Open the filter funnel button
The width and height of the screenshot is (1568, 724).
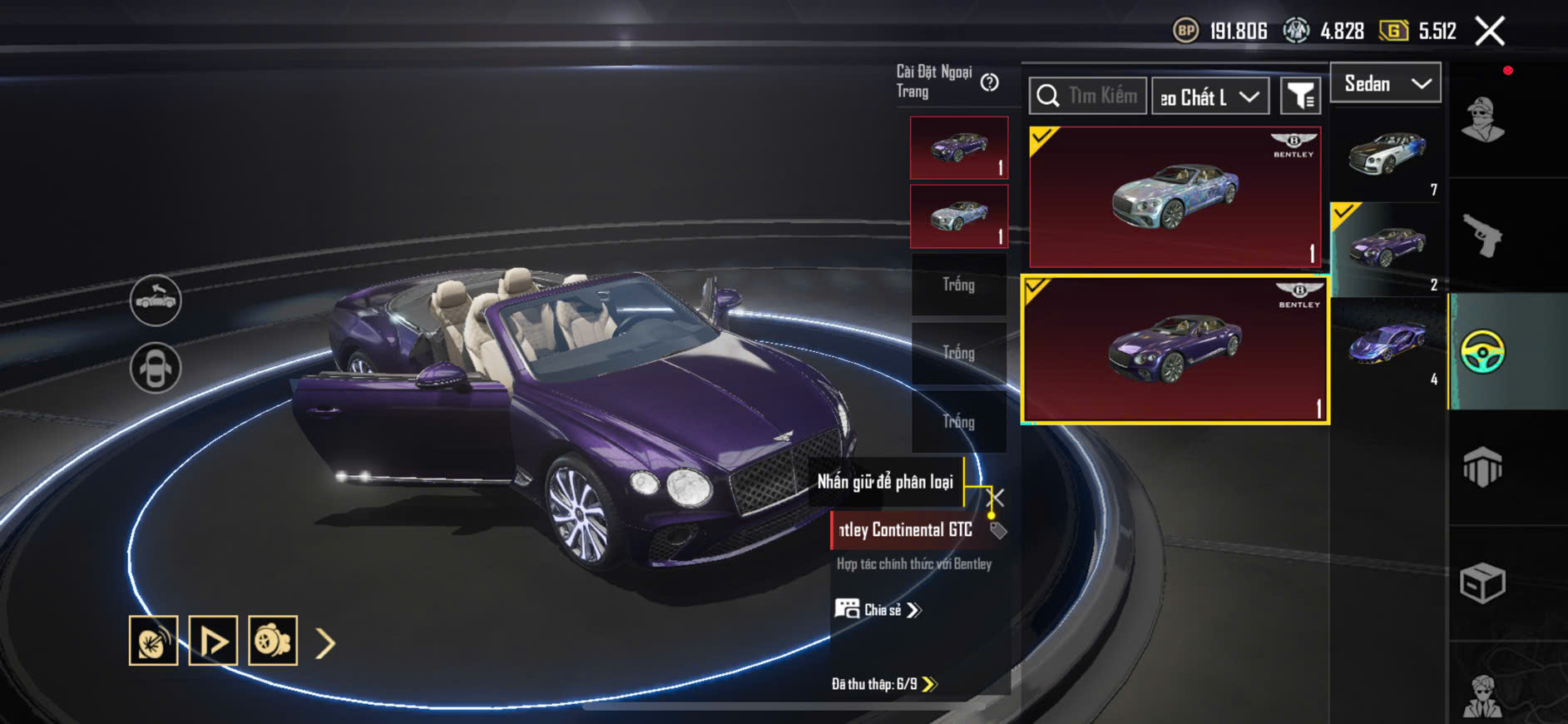coord(1300,97)
